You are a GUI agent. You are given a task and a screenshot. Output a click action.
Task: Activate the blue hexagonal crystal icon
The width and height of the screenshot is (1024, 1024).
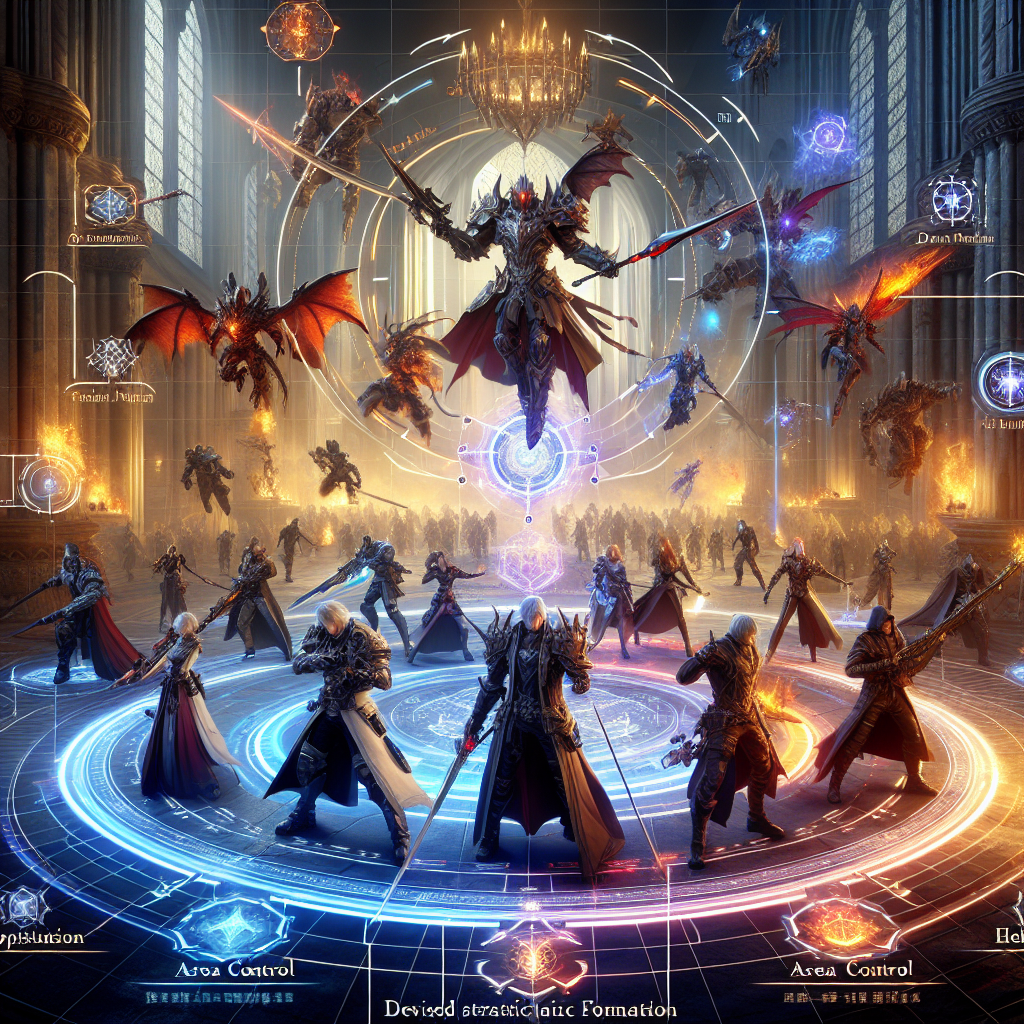[x=103, y=204]
